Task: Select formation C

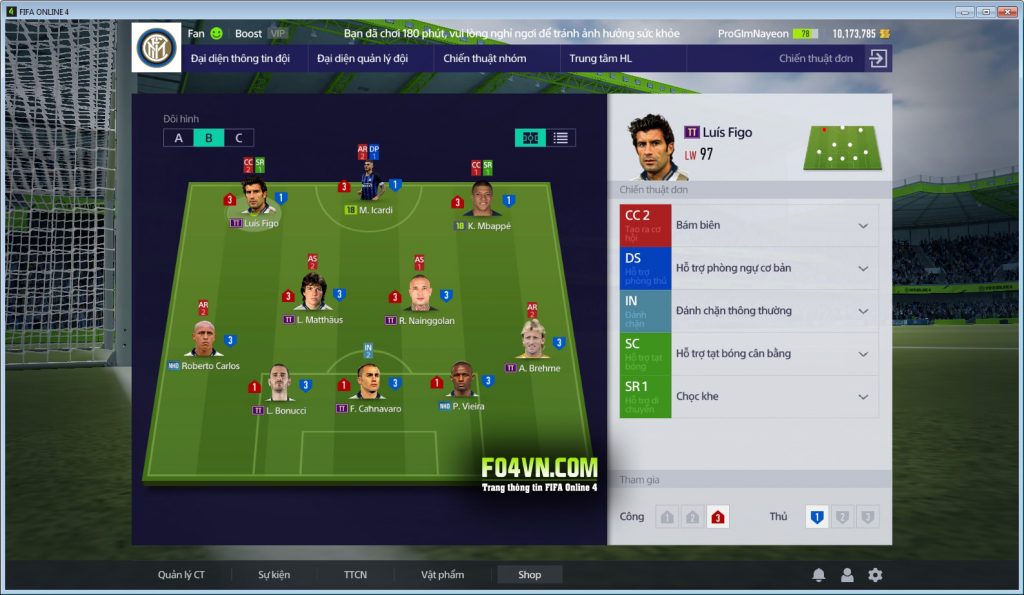Action: (238, 138)
